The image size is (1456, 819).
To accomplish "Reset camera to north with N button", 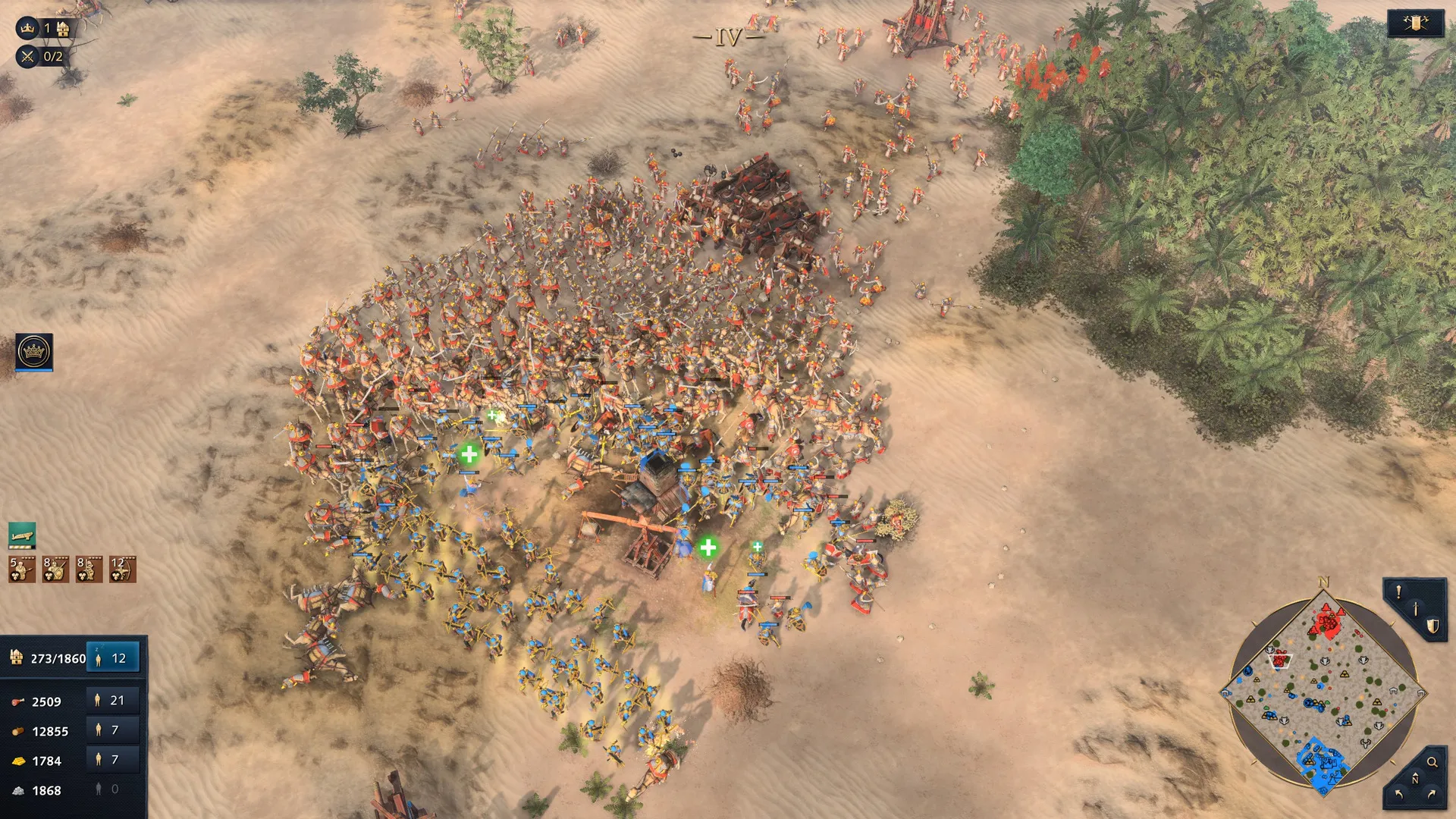I will point(1415,780).
